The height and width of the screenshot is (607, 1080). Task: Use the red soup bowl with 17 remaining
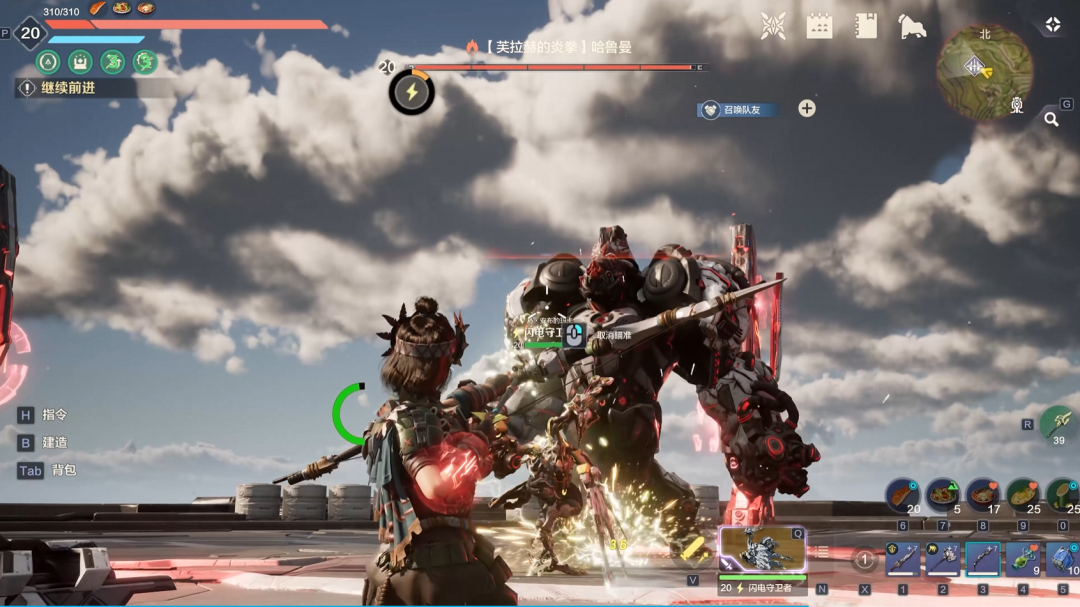983,495
